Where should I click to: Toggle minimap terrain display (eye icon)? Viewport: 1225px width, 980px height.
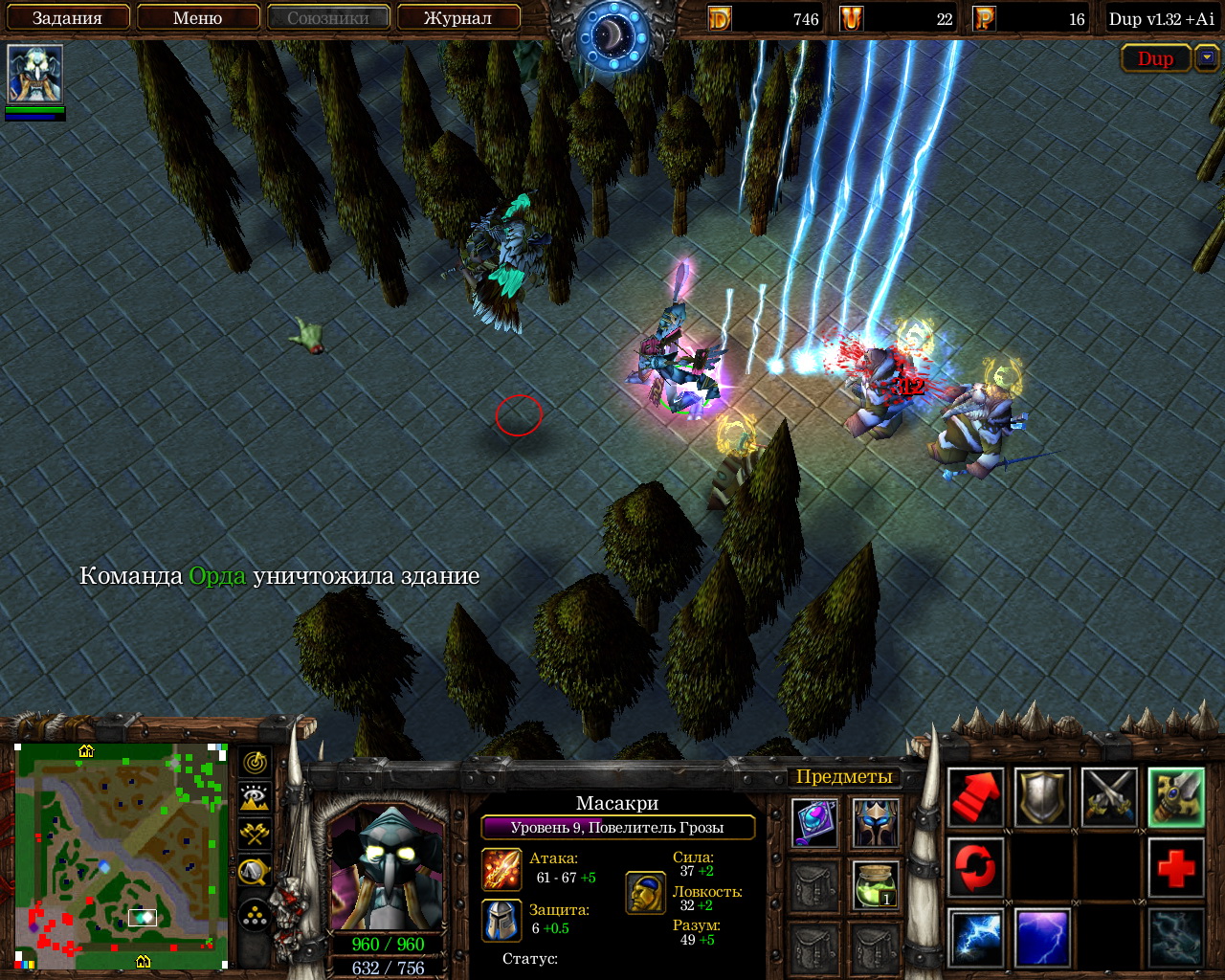pos(255,797)
